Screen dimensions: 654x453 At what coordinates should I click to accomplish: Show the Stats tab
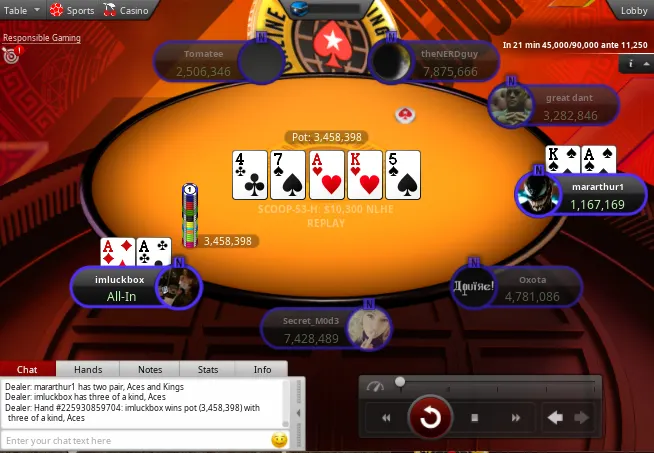(207, 369)
